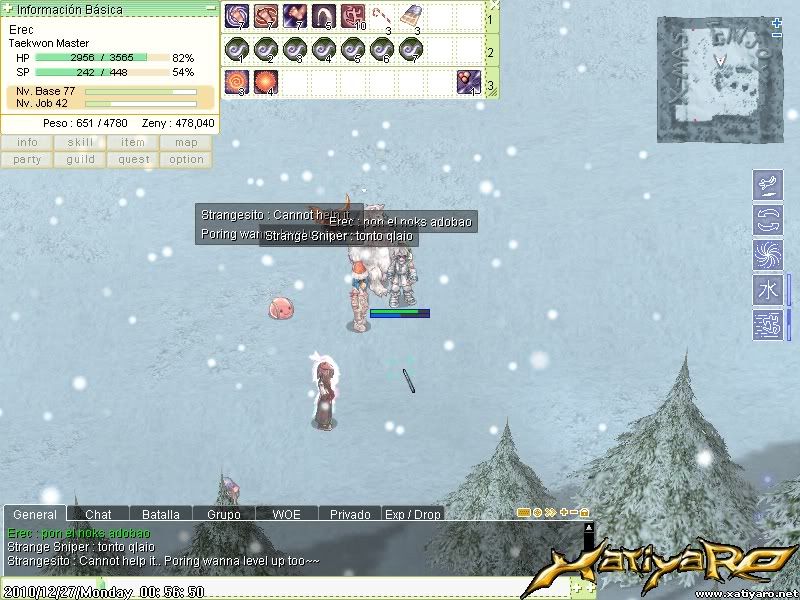The height and width of the screenshot is (600, 800).
Task: Open the quest log button
Action: pos(133,159)
